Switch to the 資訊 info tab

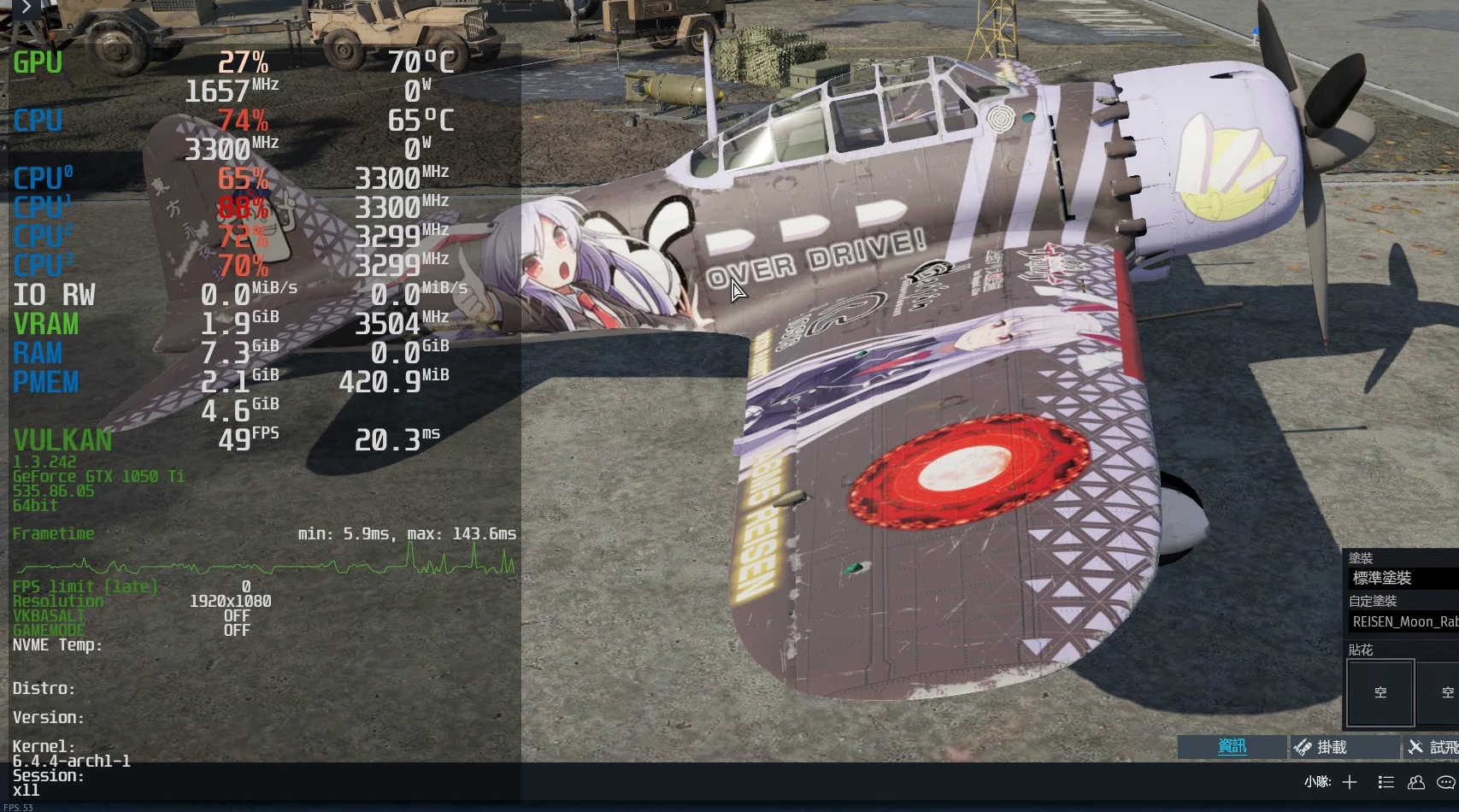(x=1232, y=747)
